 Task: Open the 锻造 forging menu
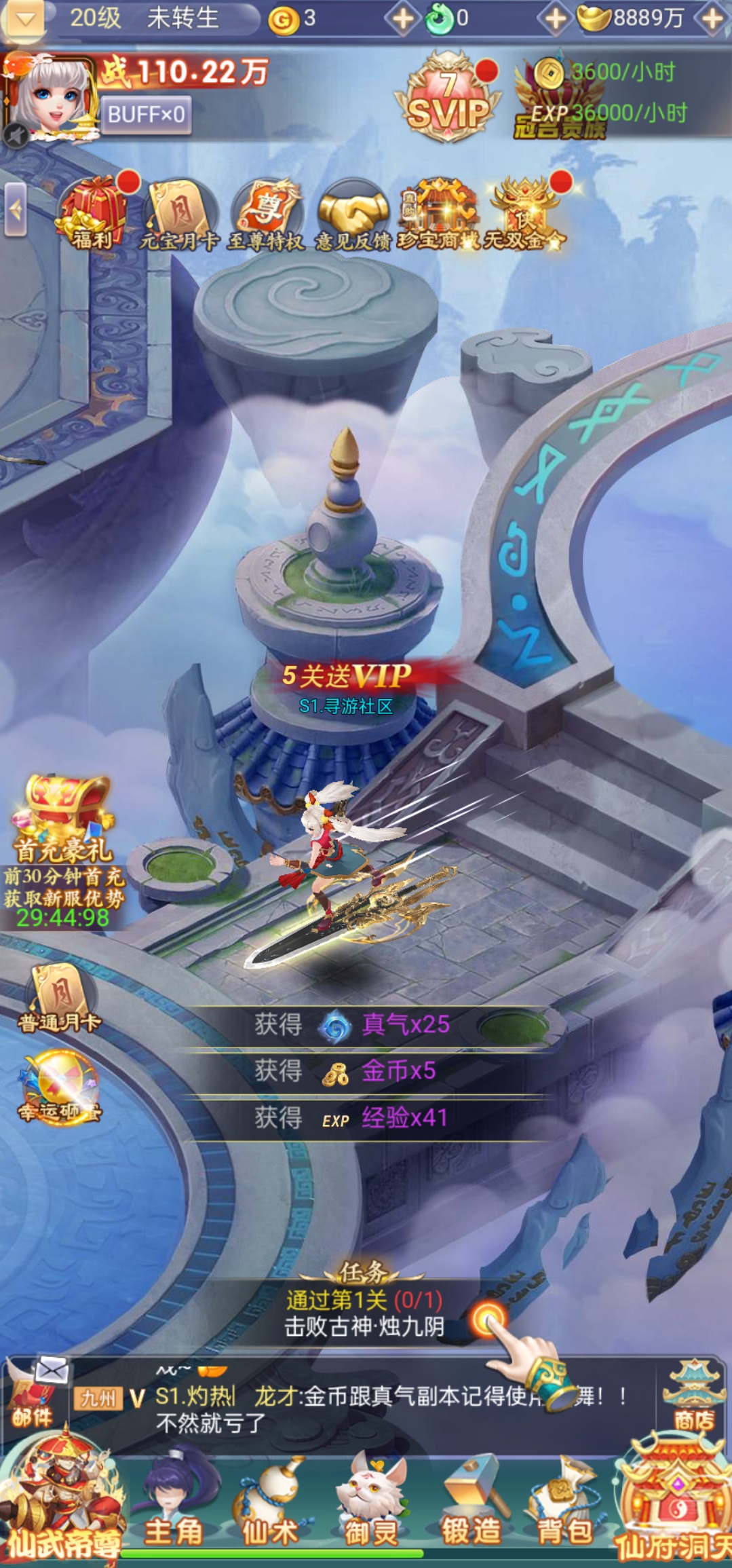(x=471, y=1504)
